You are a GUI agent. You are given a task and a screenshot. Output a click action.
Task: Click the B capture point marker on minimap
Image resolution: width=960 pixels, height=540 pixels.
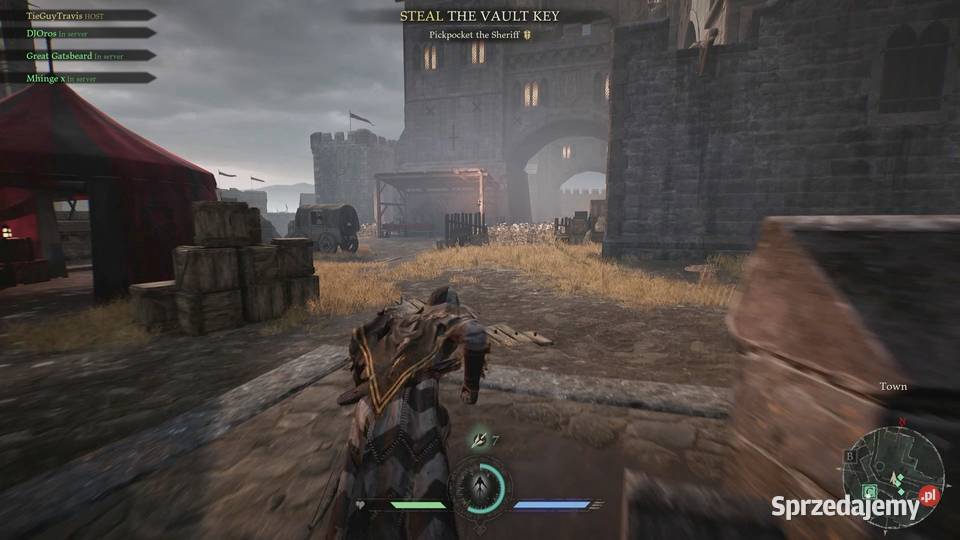(x=852, y=456)
